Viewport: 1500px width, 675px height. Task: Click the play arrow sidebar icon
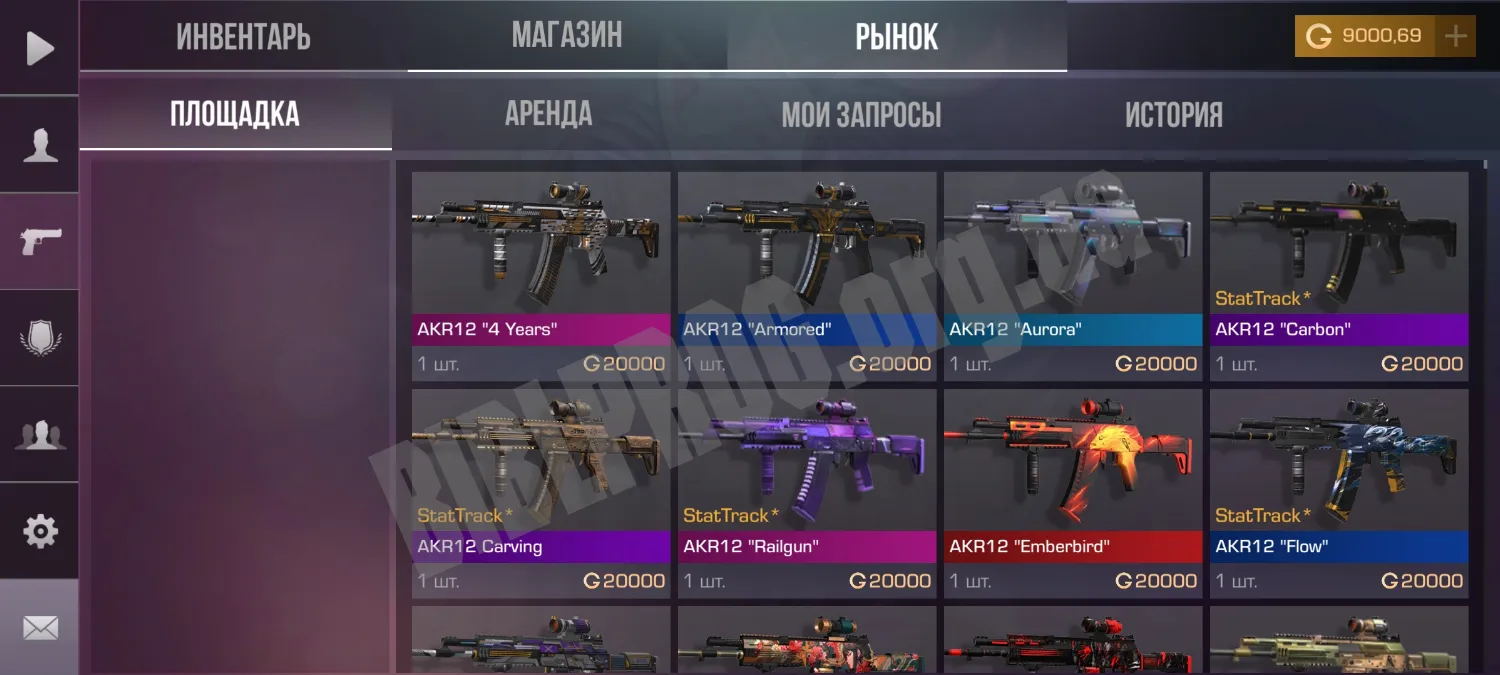point(39,48)
